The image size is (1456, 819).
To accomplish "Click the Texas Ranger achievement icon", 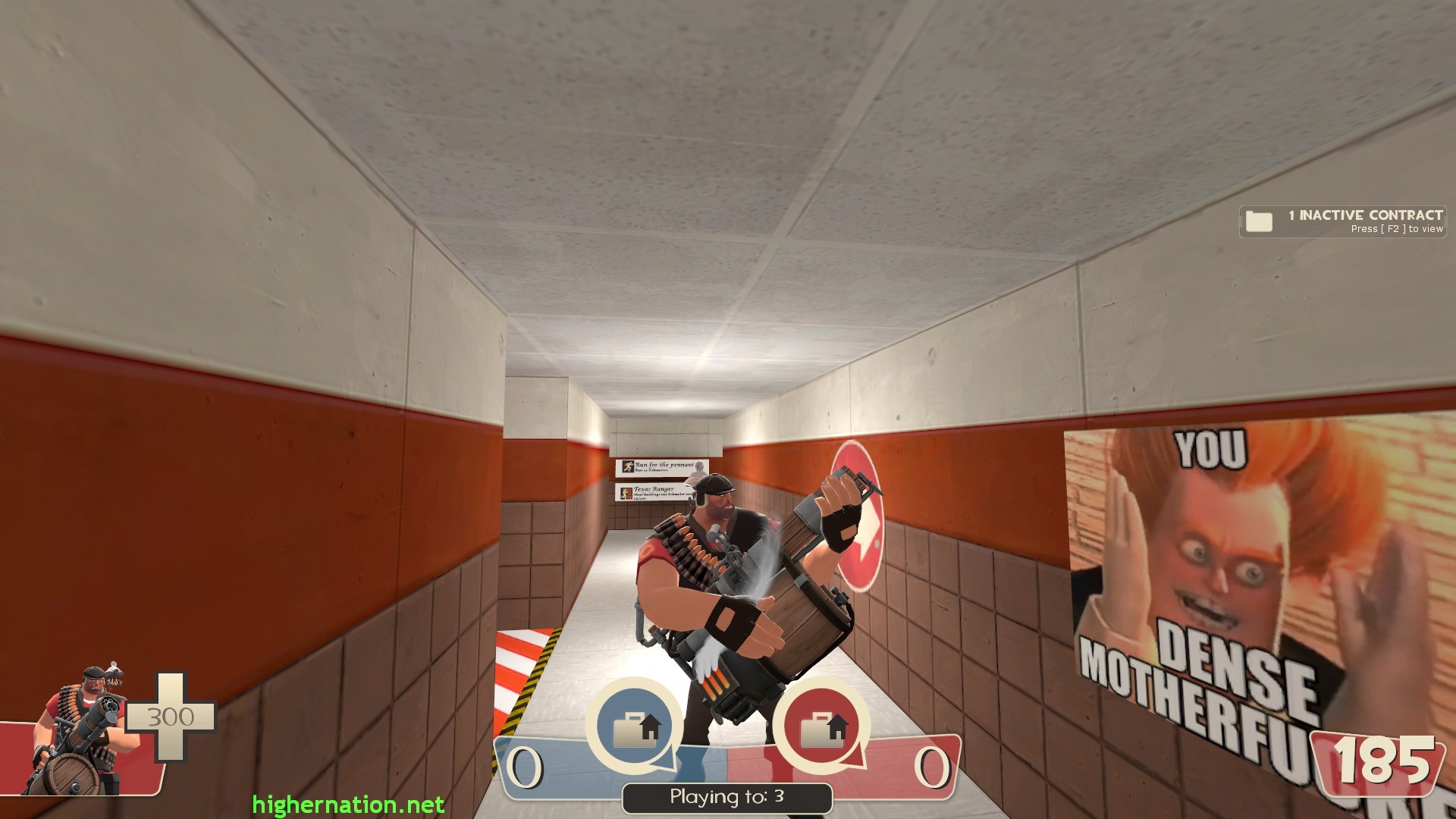I will [x=626, y=494].
